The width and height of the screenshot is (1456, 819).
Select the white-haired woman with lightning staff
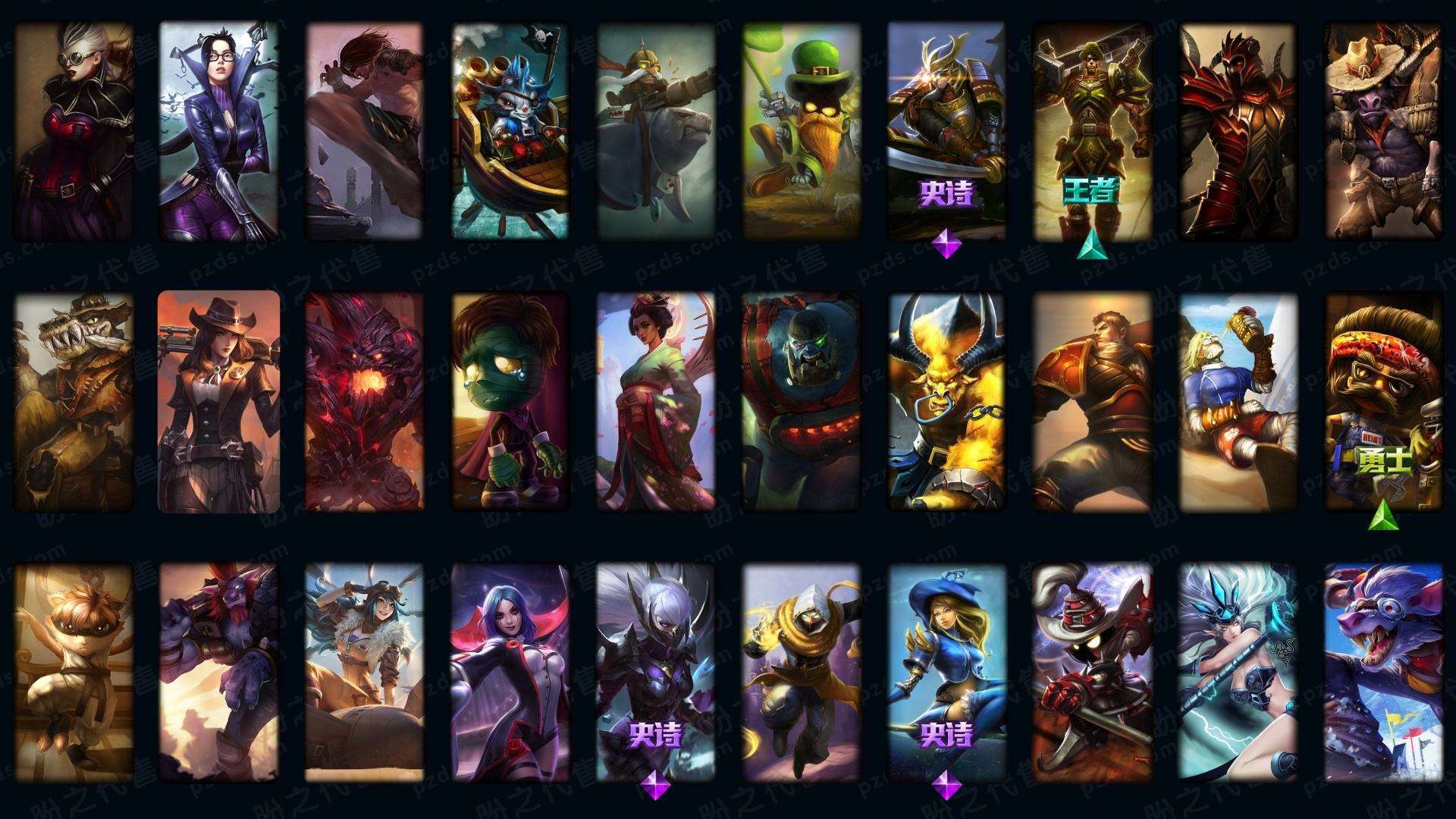1237,672
